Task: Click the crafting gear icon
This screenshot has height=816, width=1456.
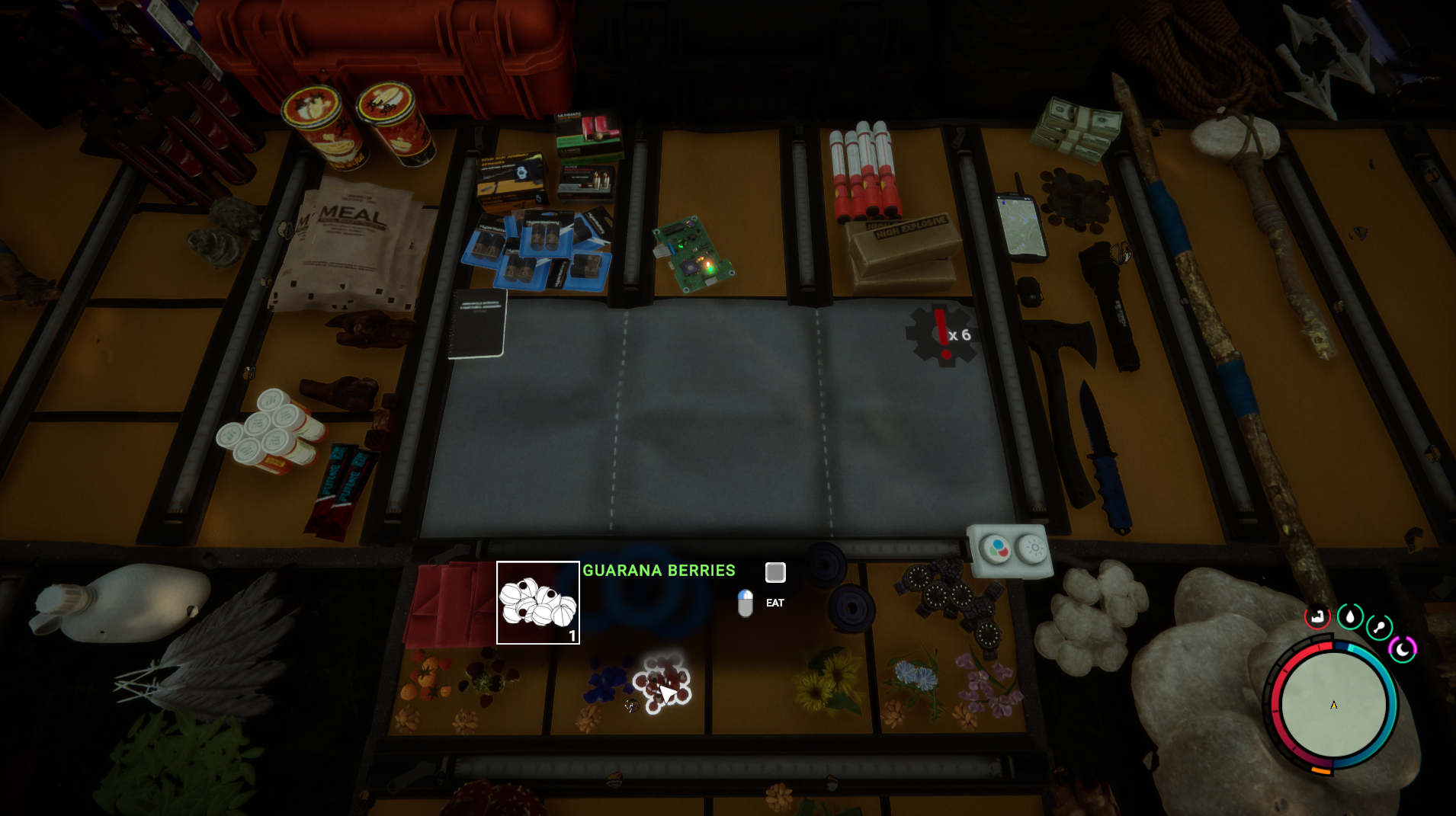Action: tap(941, 334)
